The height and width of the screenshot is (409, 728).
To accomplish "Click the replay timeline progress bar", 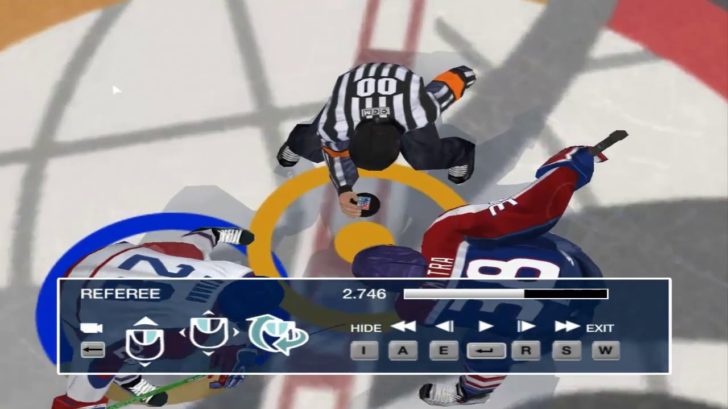I will click(x=505, y=294).
